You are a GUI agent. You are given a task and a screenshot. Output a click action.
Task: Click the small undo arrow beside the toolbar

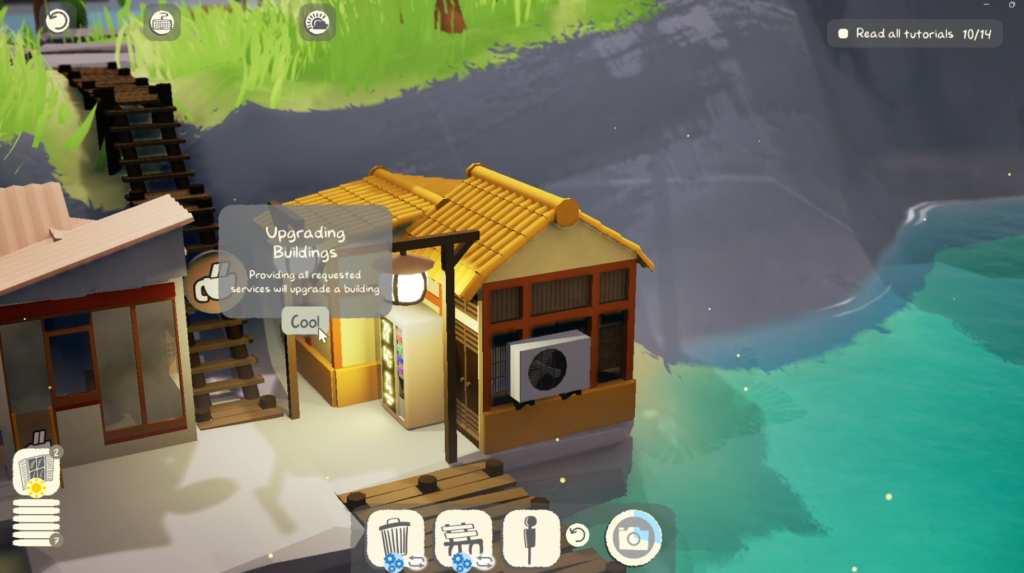(x=577, y=536)
